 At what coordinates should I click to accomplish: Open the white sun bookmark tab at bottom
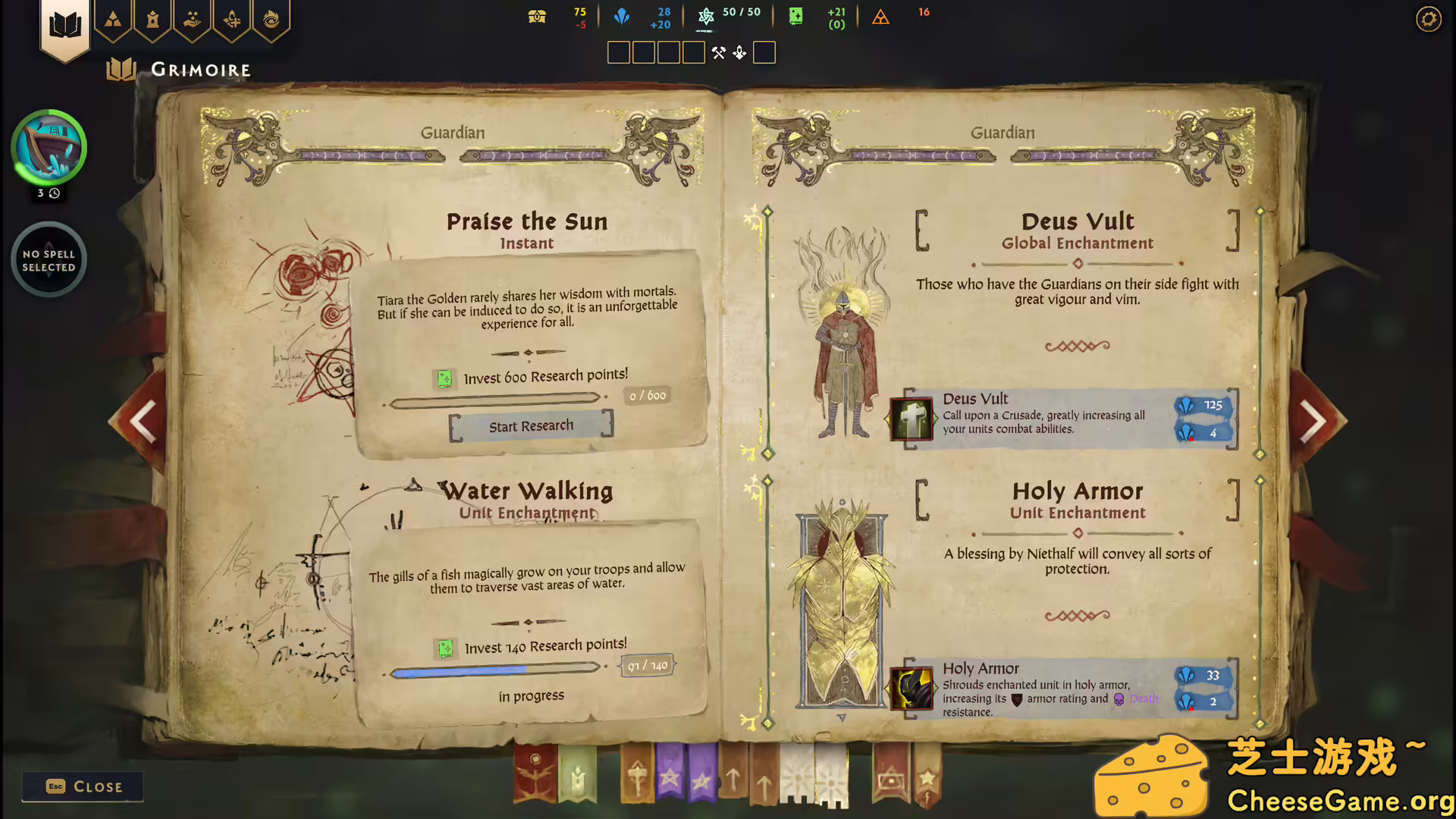pyautogui.click(x=797, y=777)
